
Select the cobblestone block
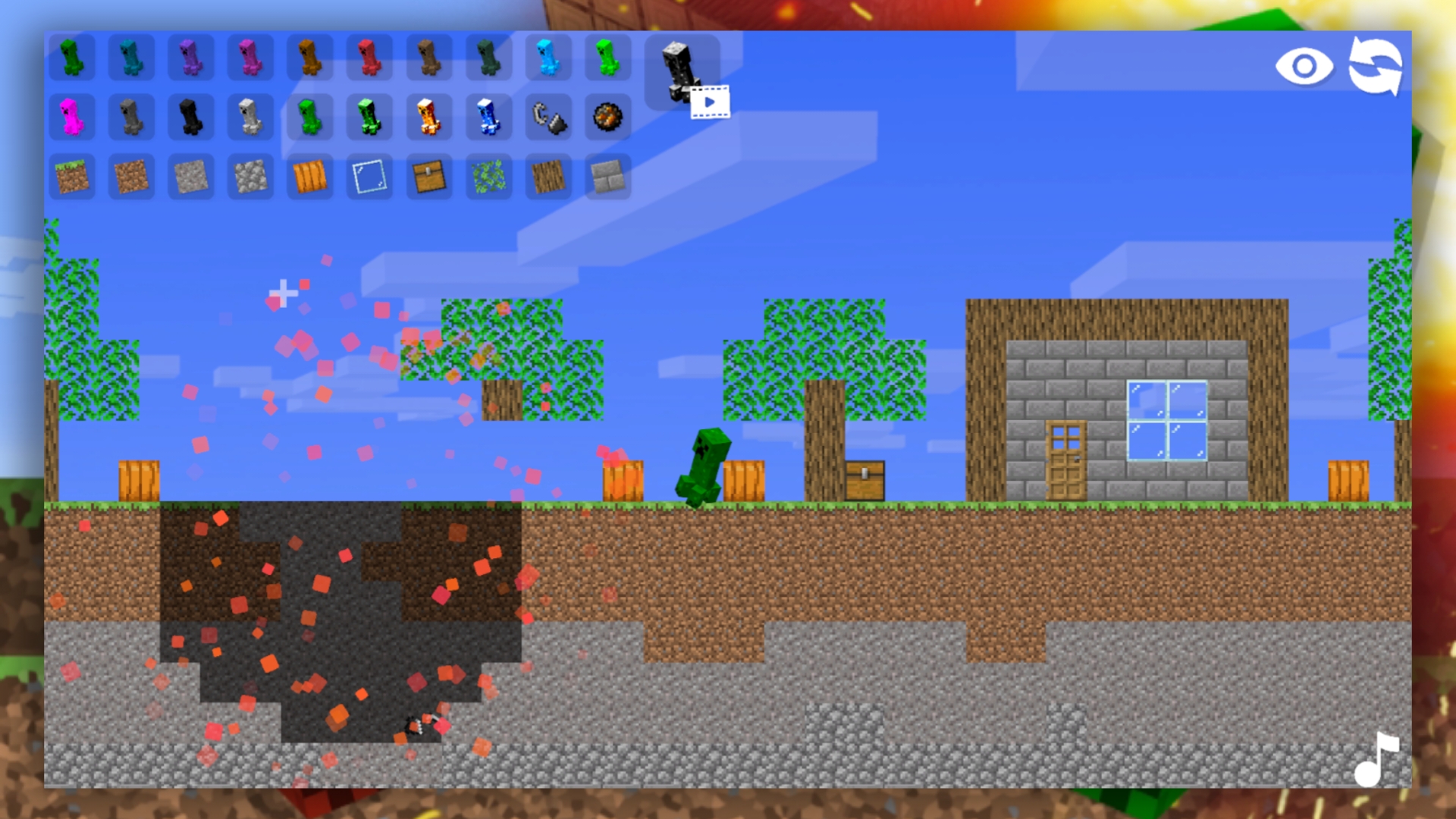click(250, 176)
